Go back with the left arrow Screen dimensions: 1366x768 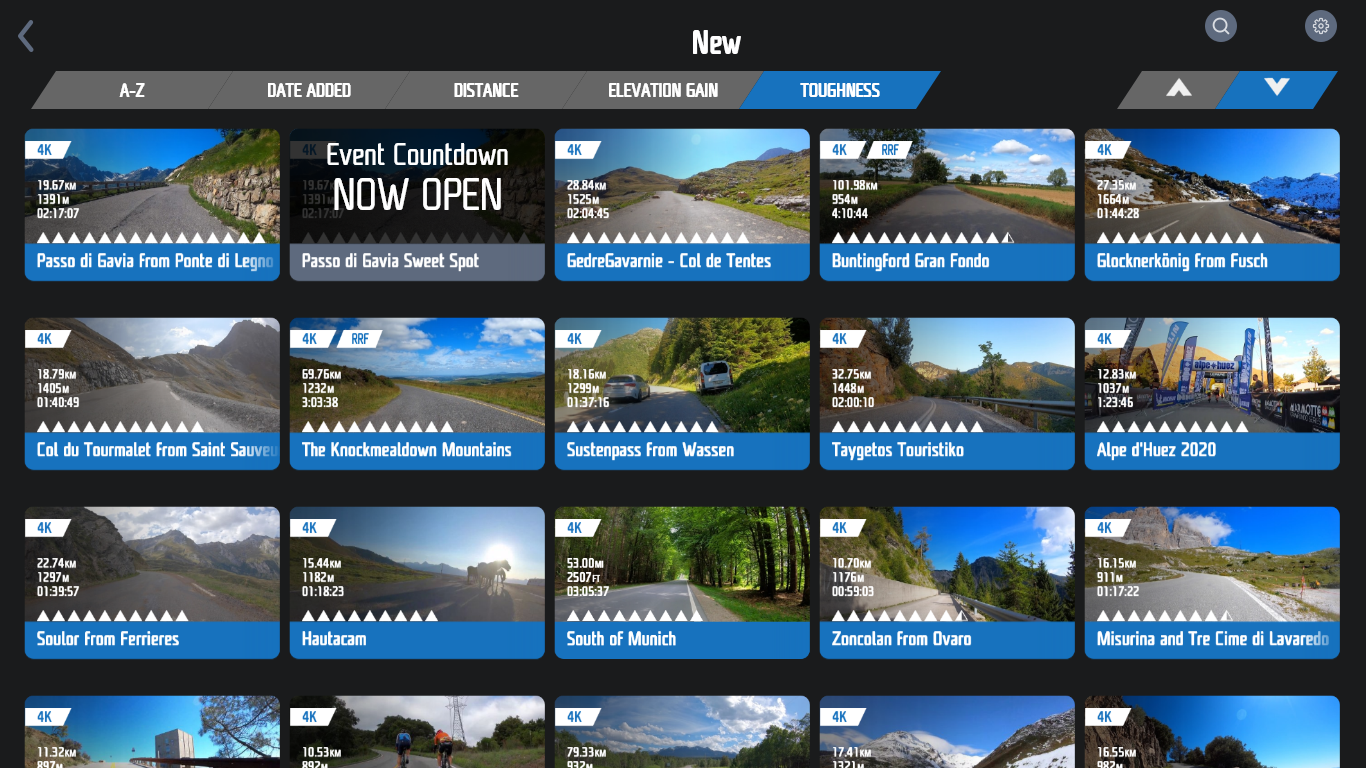[26, 37]
